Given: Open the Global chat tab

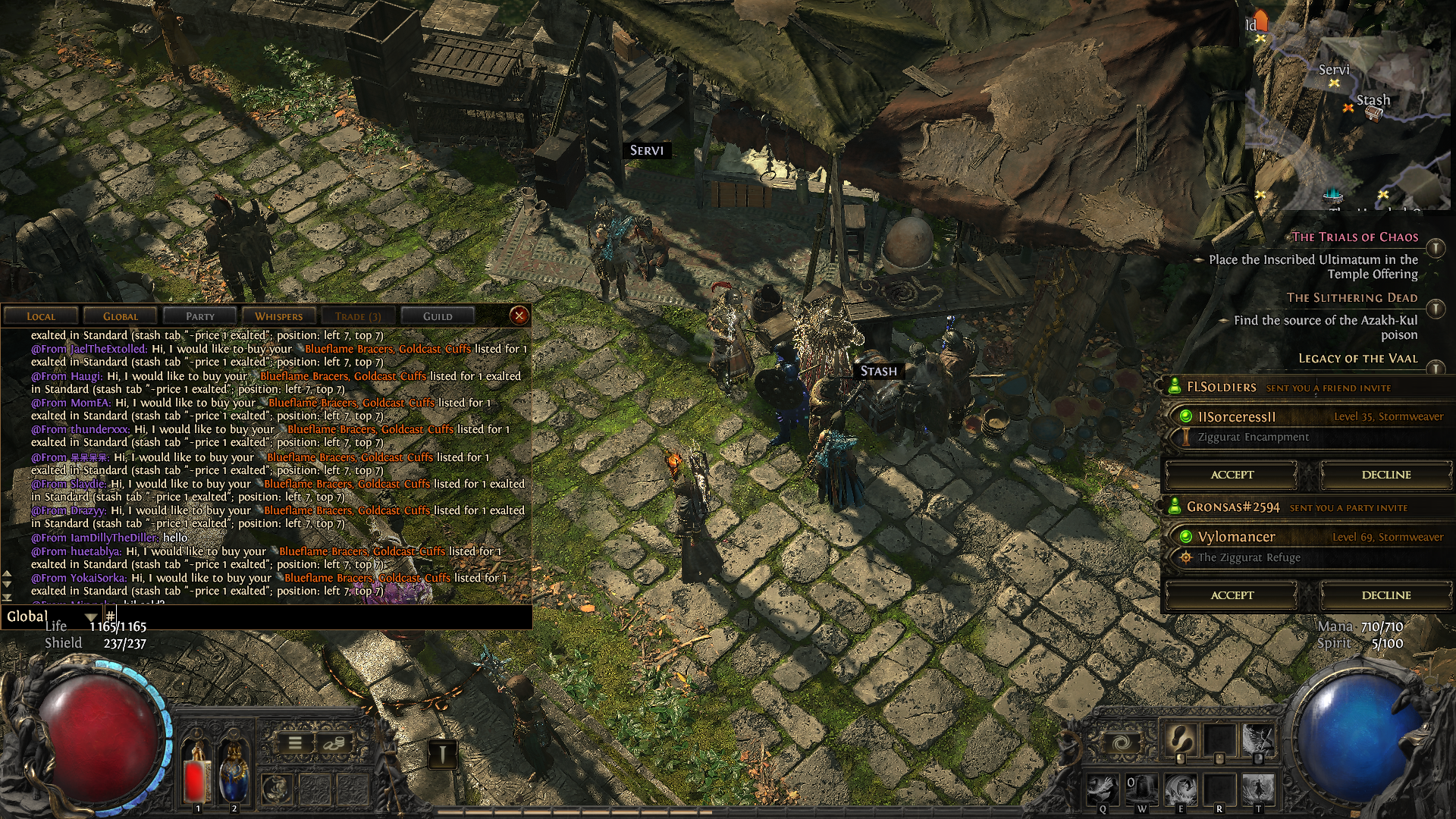Looking at the screenshot, I should 121,316.
